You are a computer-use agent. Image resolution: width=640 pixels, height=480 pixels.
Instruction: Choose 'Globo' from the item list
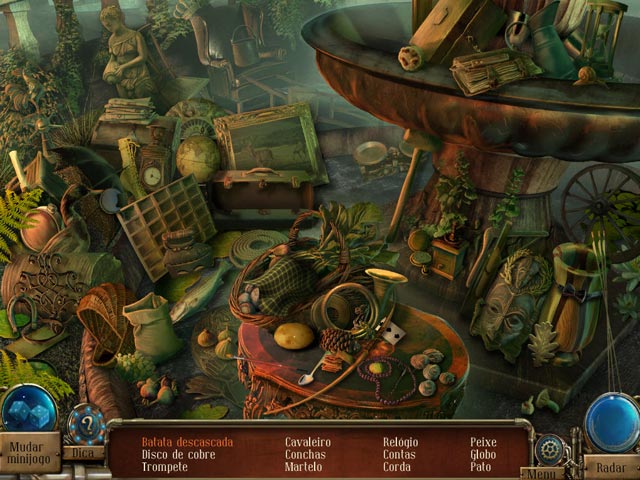point(484,454)
